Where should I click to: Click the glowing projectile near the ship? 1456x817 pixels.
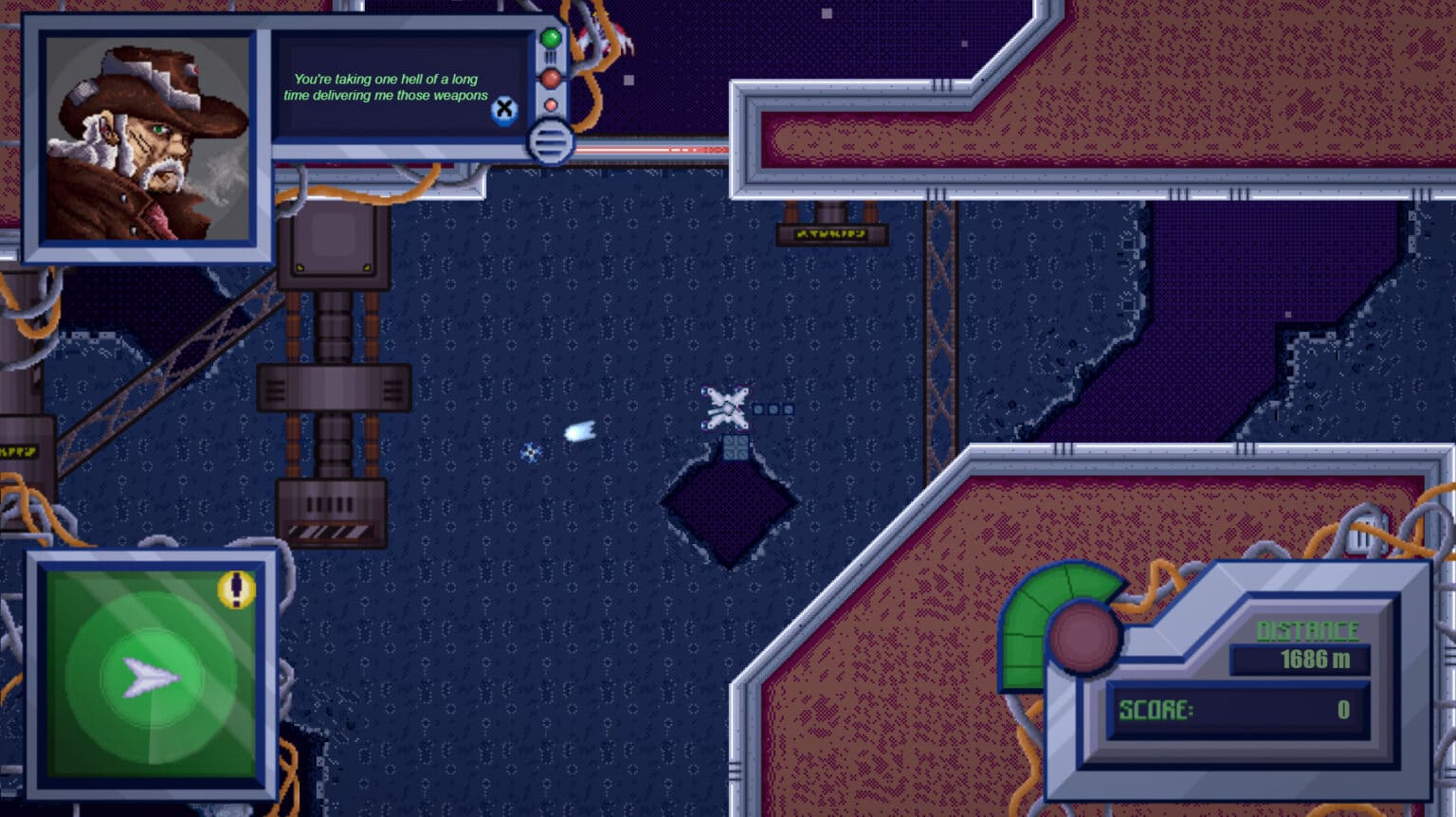coord(578,429)
